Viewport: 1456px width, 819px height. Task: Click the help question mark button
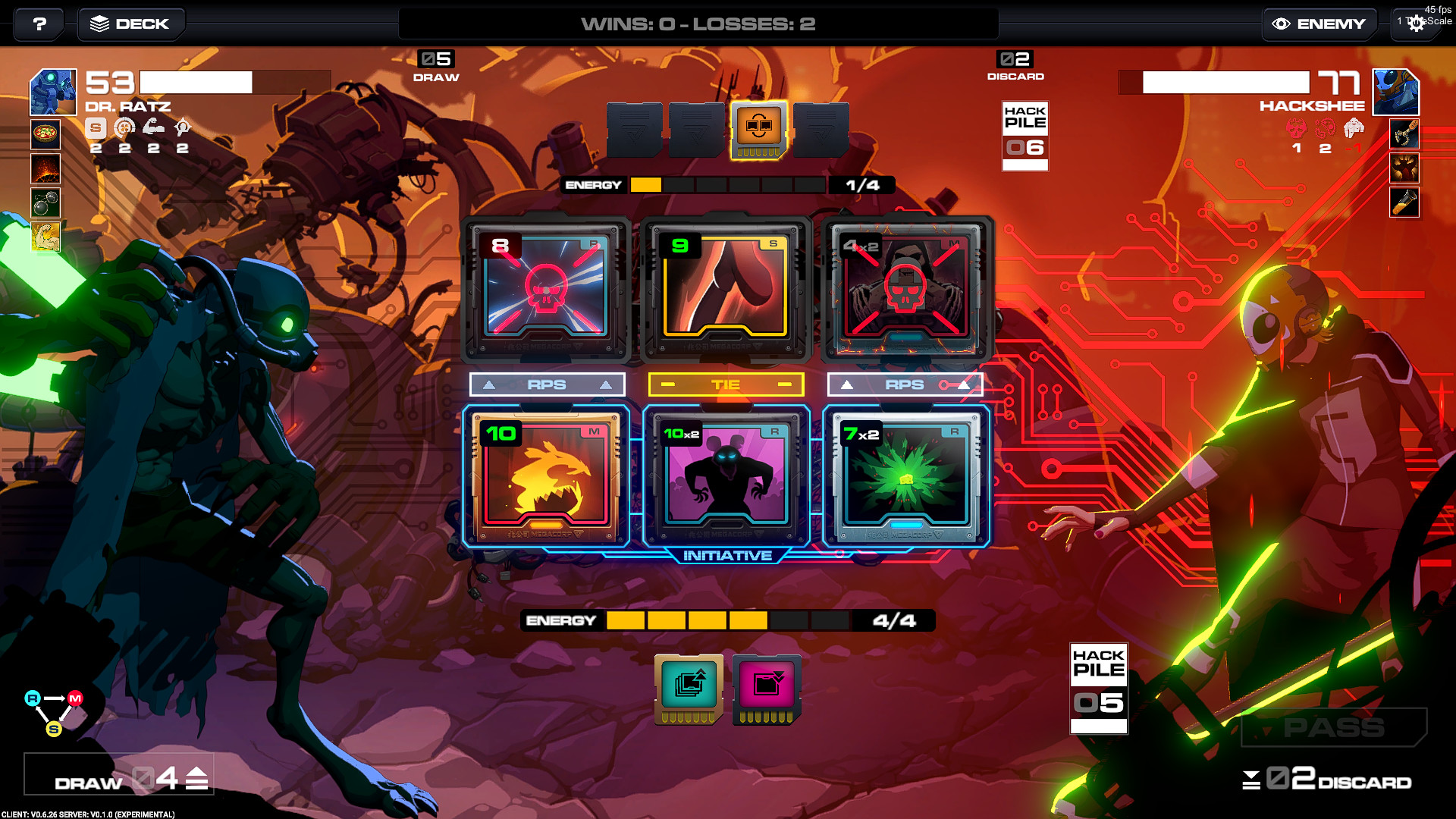(x=37, y=24)
